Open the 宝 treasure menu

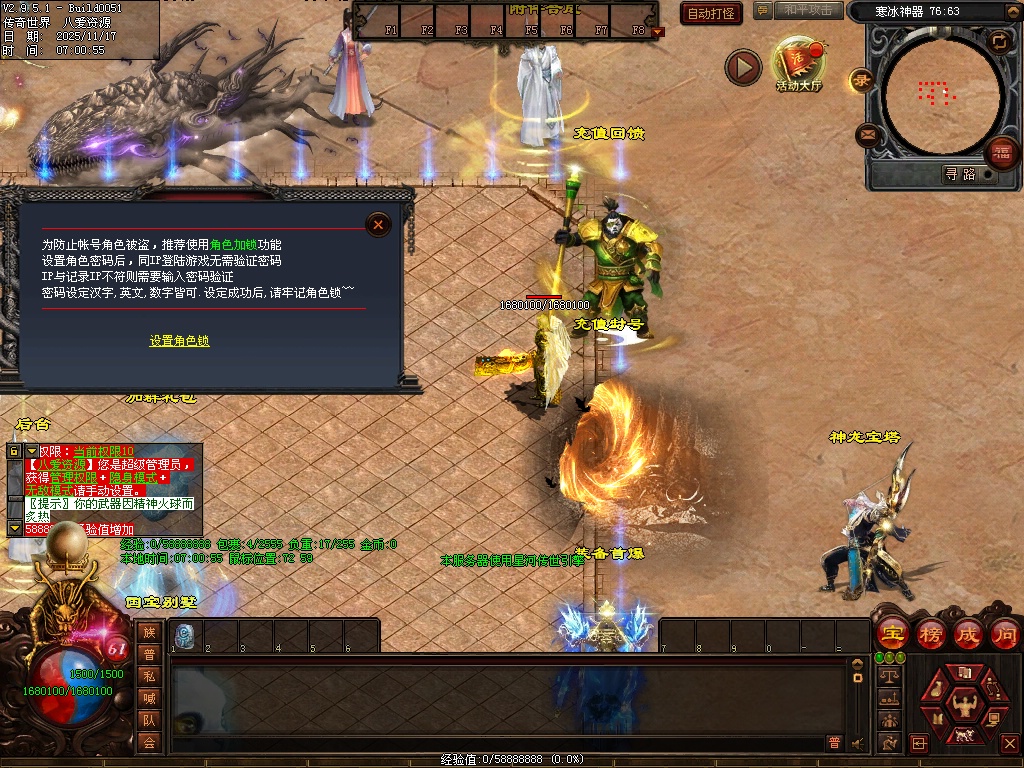[891, 633]
